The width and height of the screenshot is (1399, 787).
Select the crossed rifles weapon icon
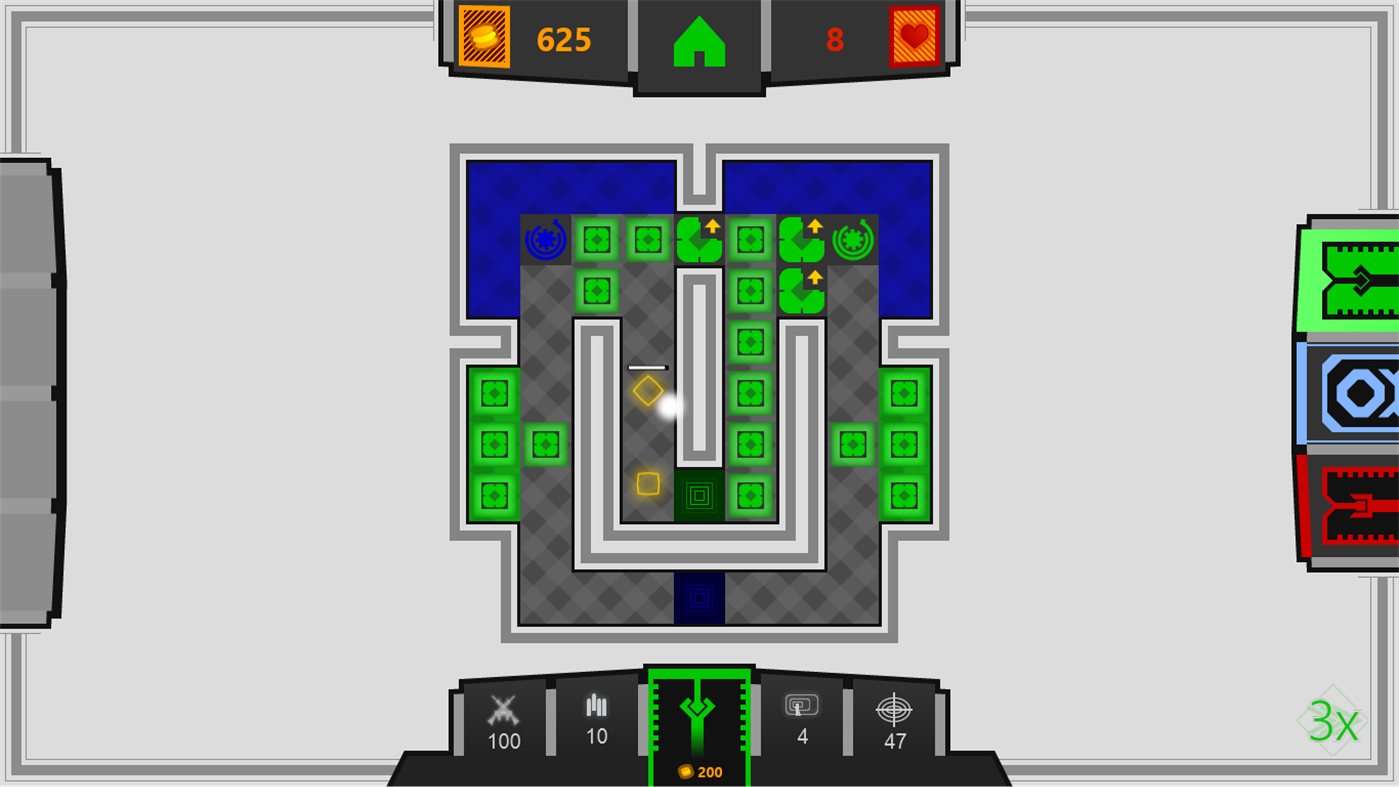pyautogui.click(x=502, y=708)
